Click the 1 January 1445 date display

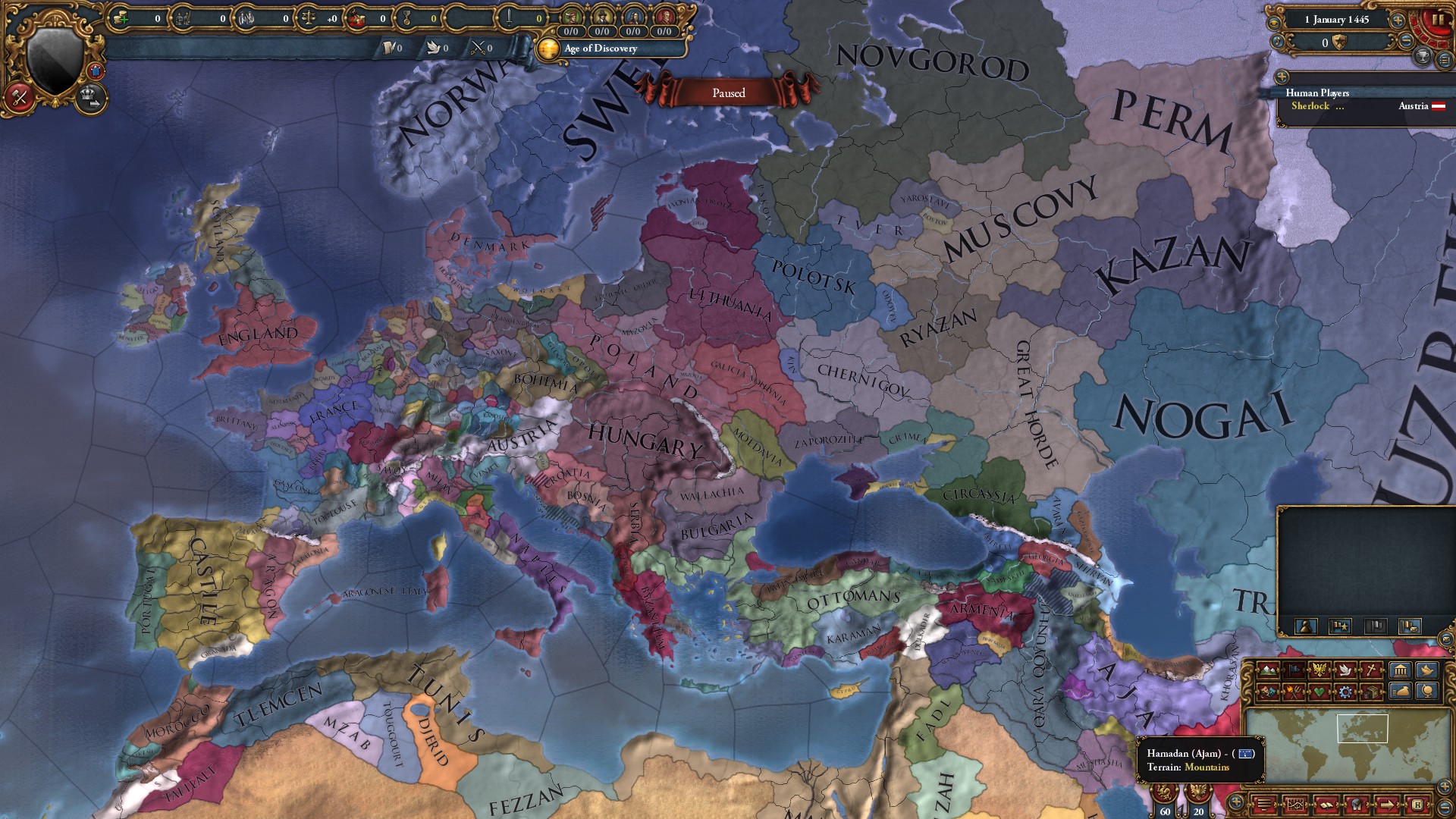tap(1337, 20)
